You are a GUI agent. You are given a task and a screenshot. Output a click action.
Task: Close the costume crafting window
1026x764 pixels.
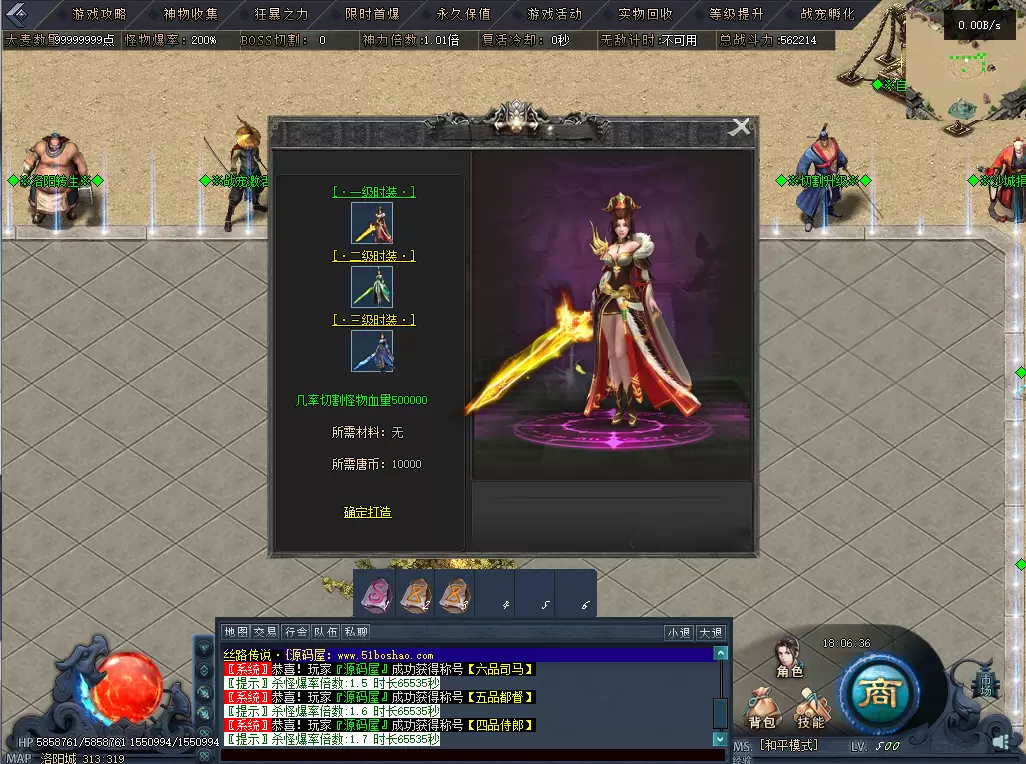click(740, 127)
